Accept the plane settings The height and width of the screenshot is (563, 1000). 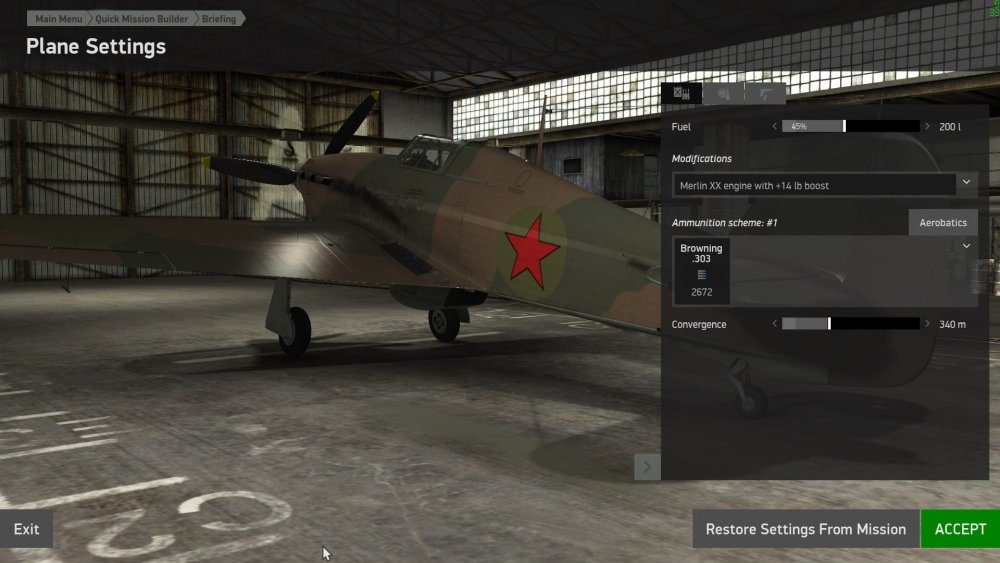[x=959, y=529]
